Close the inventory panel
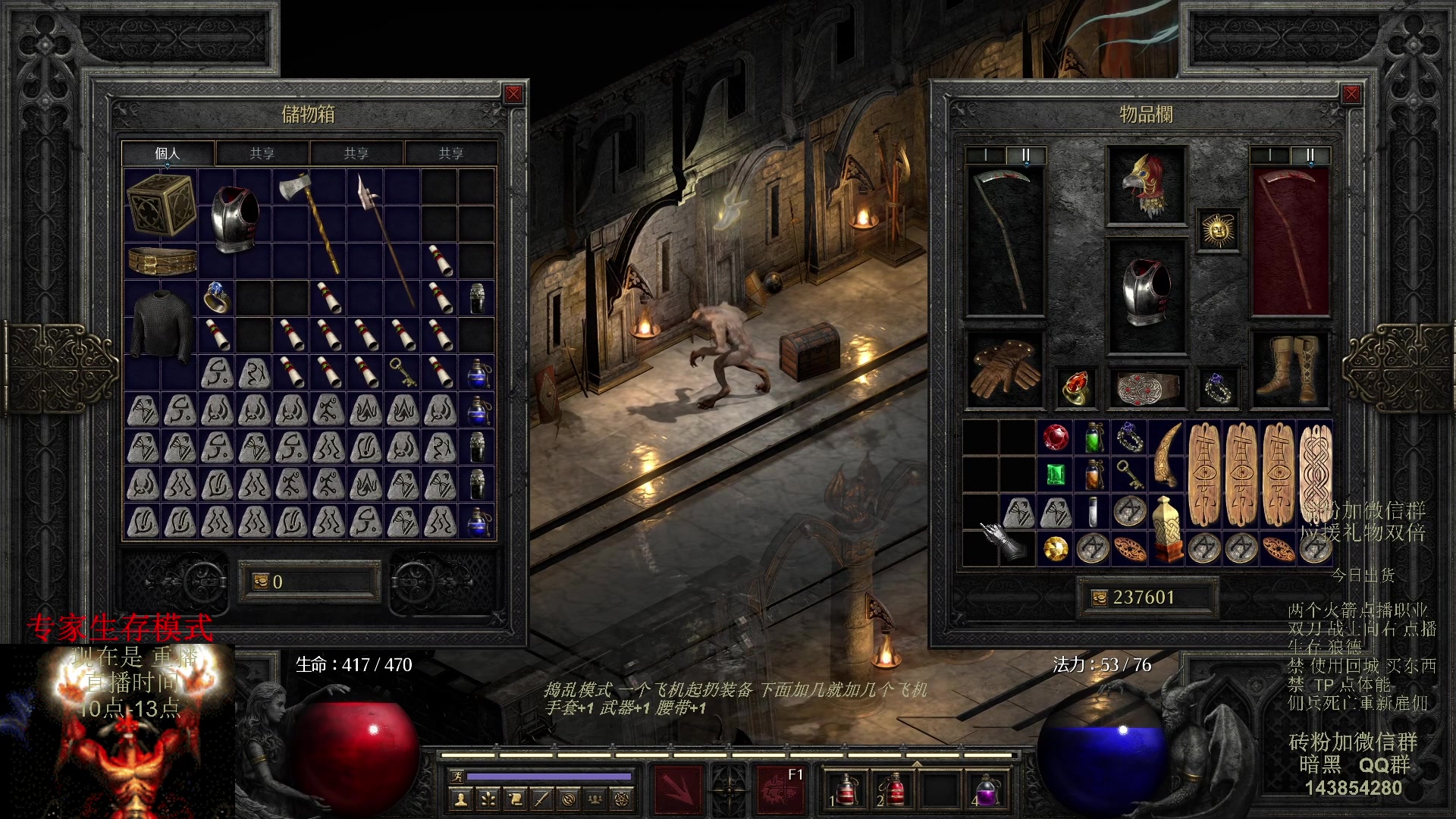 (1351, 94)
